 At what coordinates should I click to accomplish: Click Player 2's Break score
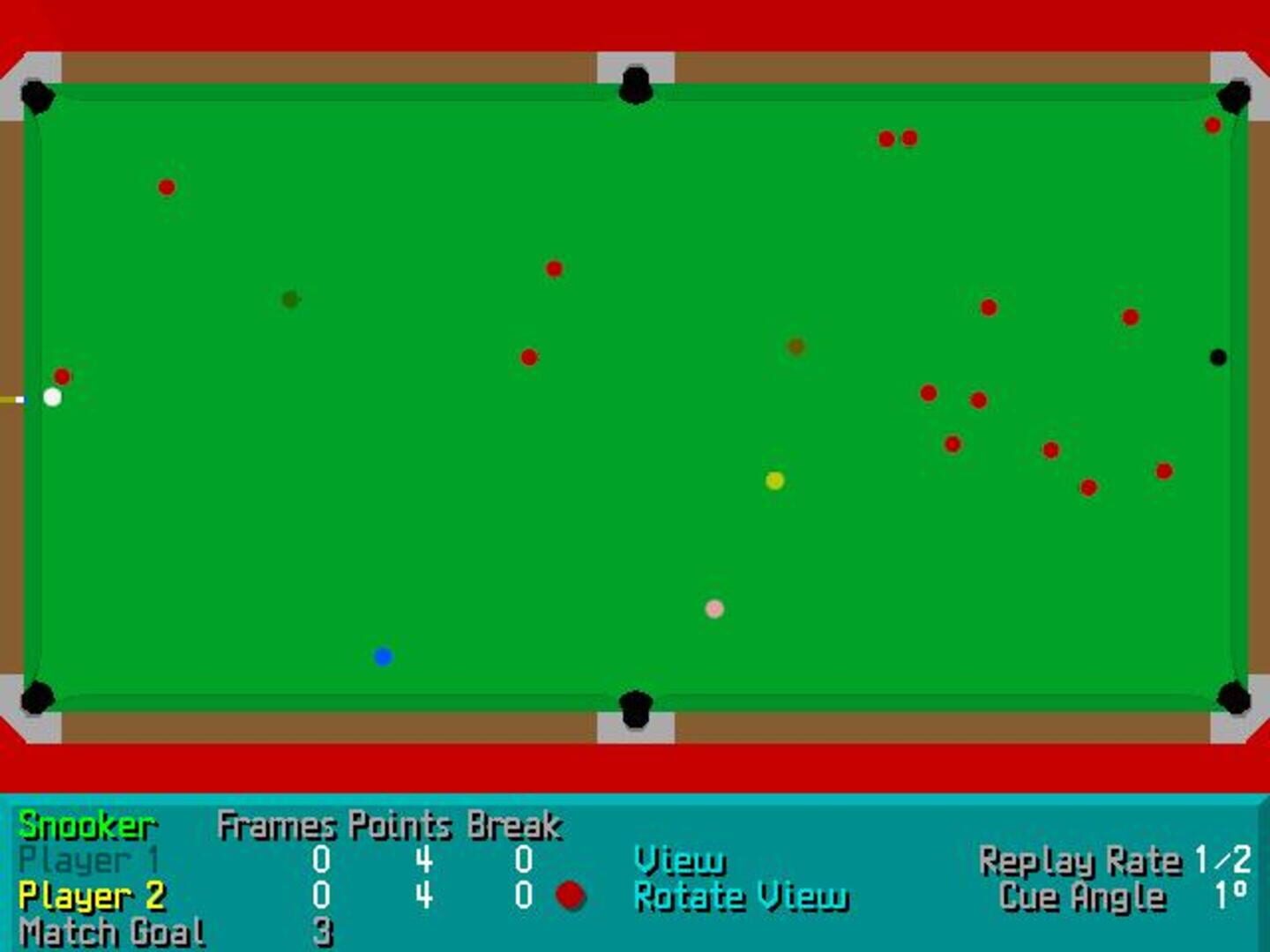522,896
